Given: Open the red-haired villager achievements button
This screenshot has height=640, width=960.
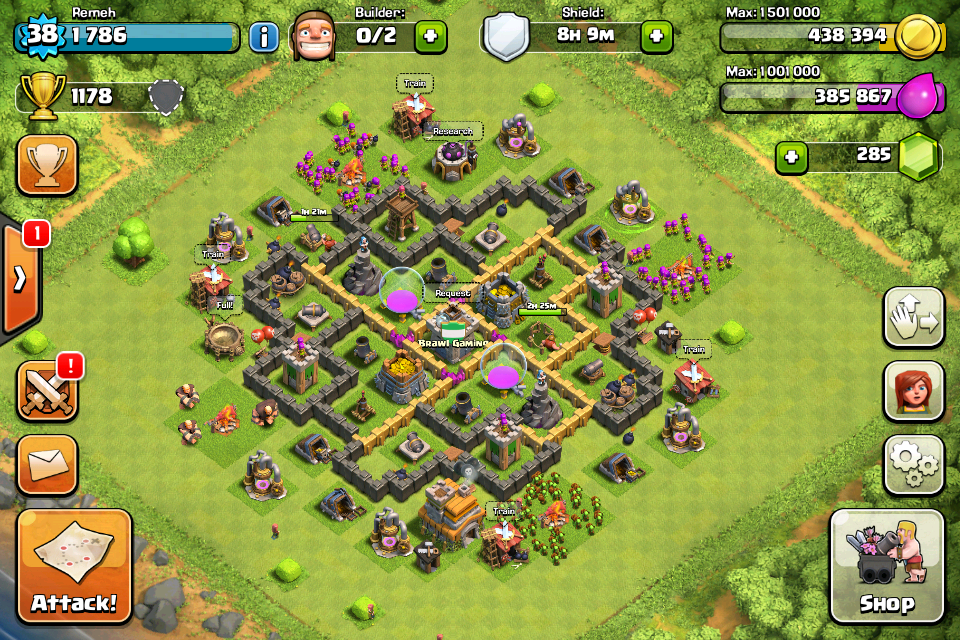Looking at the screenshot, I should click(914, 391).
